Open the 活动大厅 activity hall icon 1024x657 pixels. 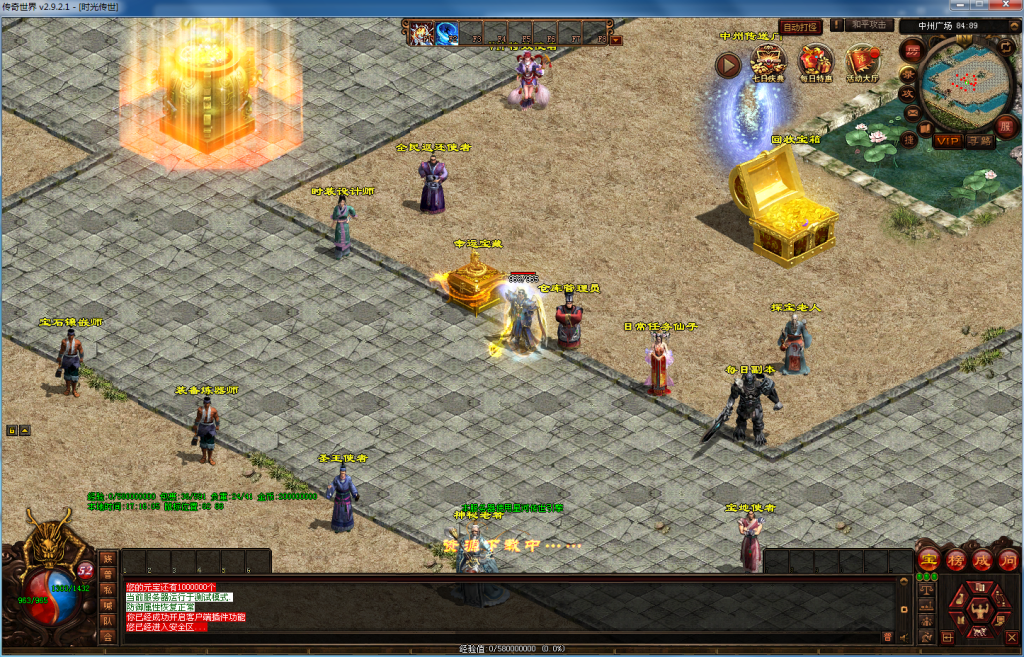click(863, 62)
